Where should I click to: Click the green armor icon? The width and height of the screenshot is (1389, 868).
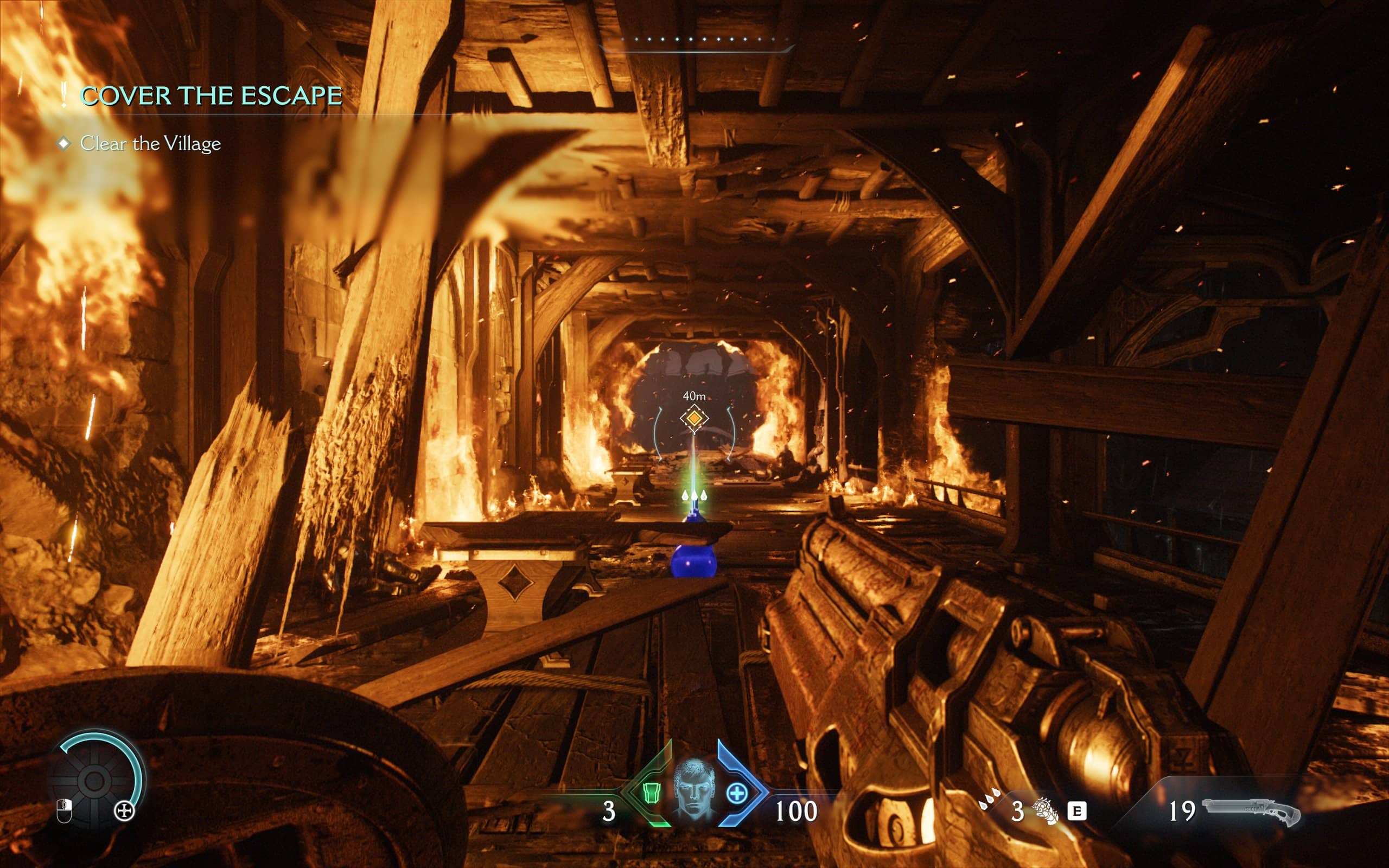651,793
